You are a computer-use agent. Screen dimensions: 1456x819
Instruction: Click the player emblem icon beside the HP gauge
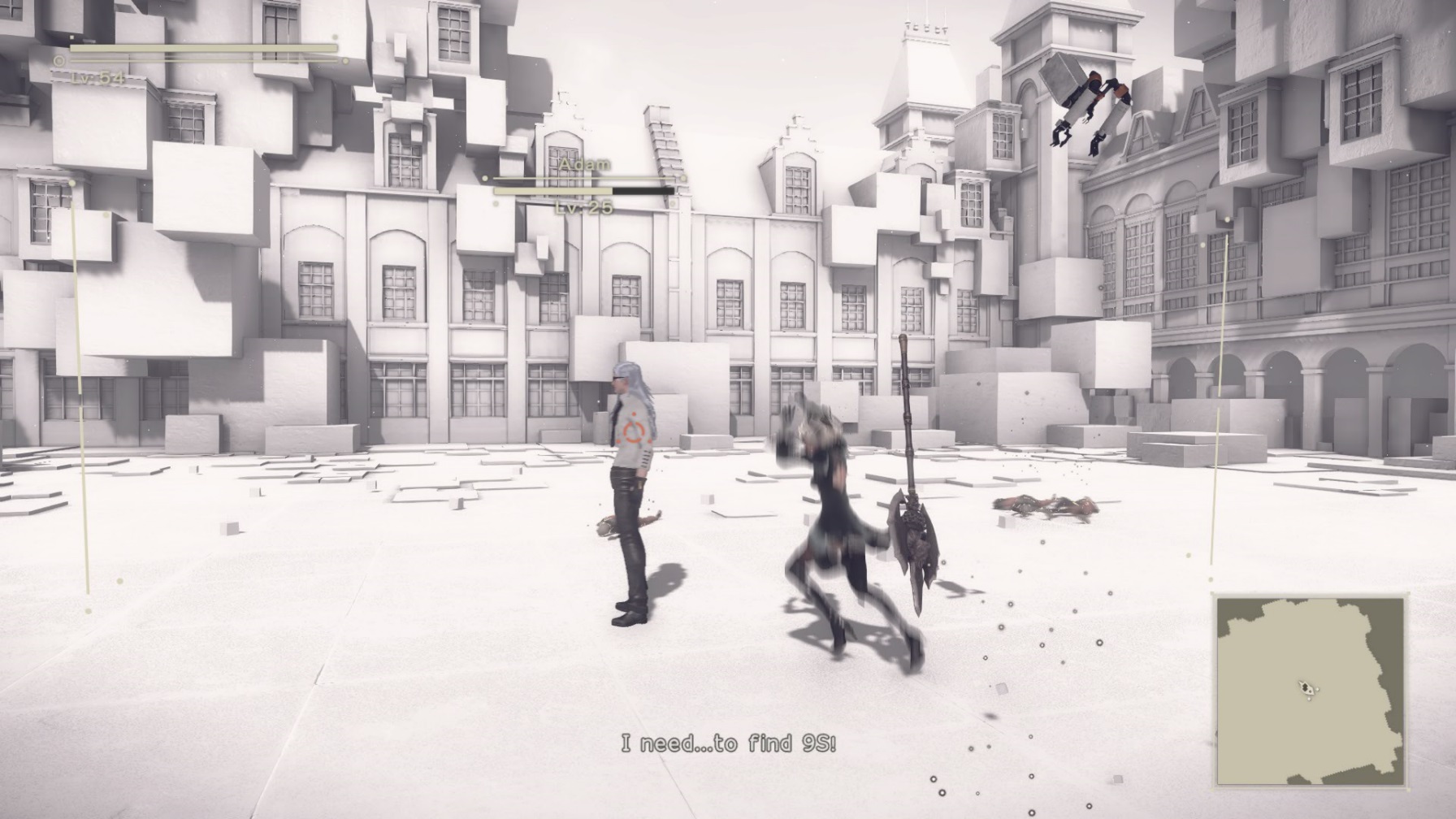[60, 59]
